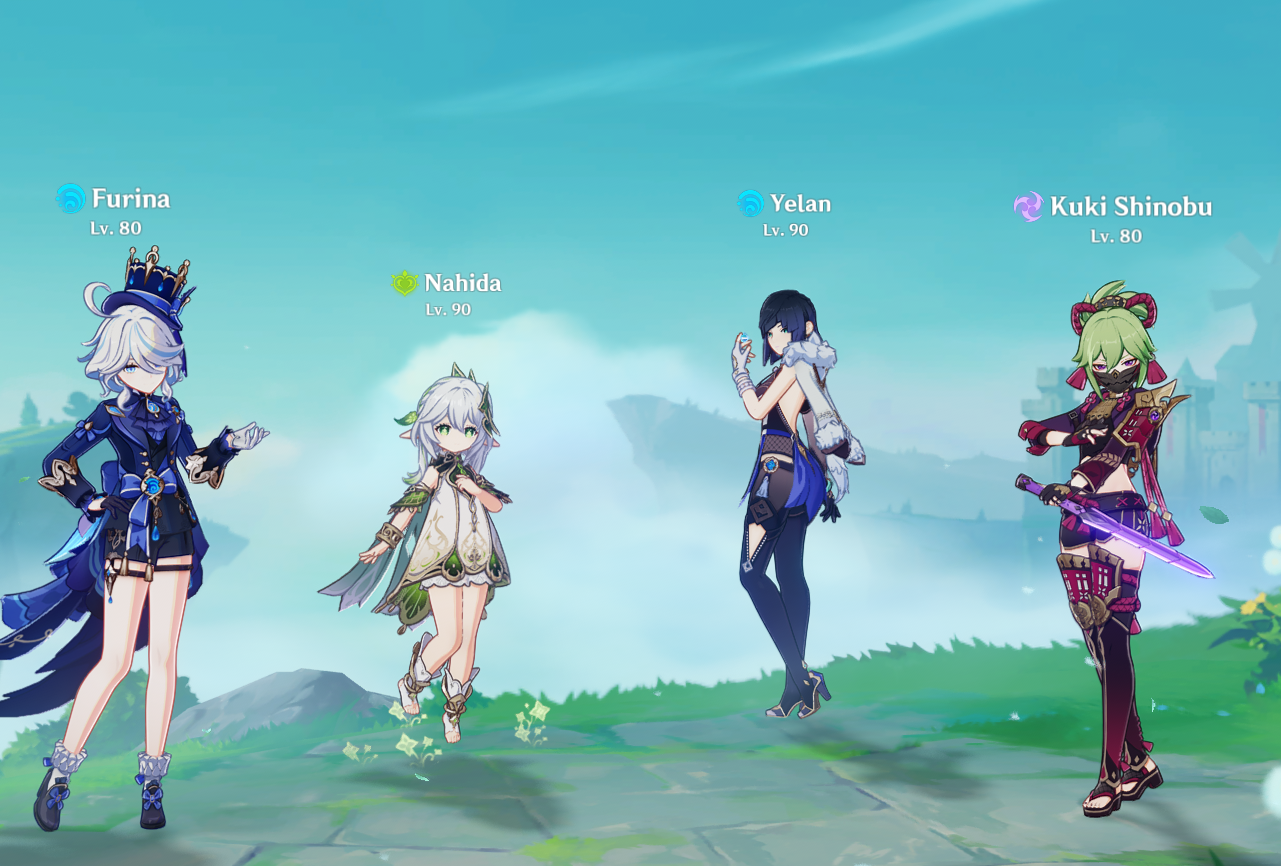The image size is (1281, 866).
Task: Click Kuki Shinobu's Lv. 80 label
Action: click(x=1115, y=237)
